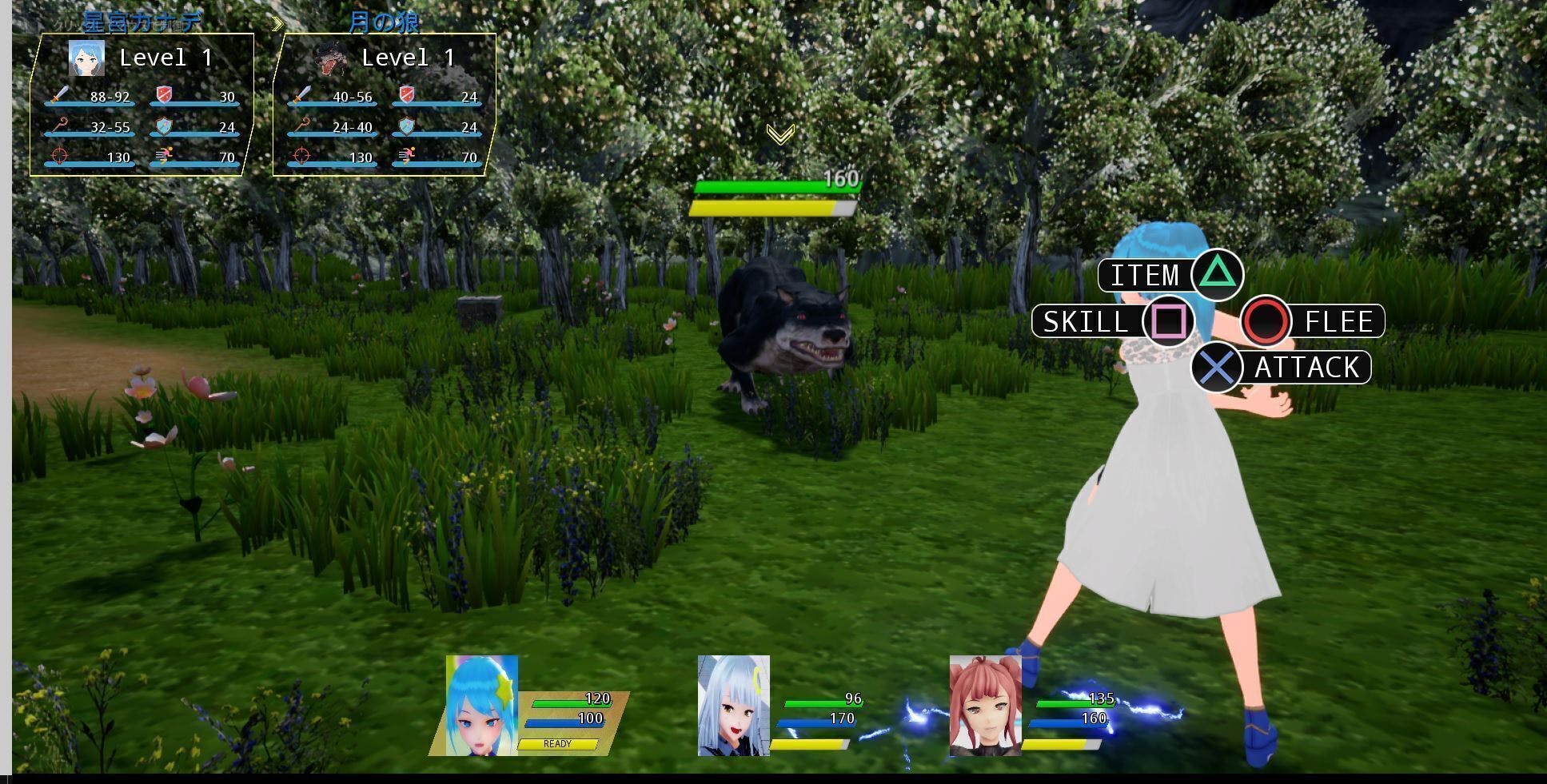Screen dimensions: 1547x784
Task: Select the SKILL battle command
Action: 1112,321
